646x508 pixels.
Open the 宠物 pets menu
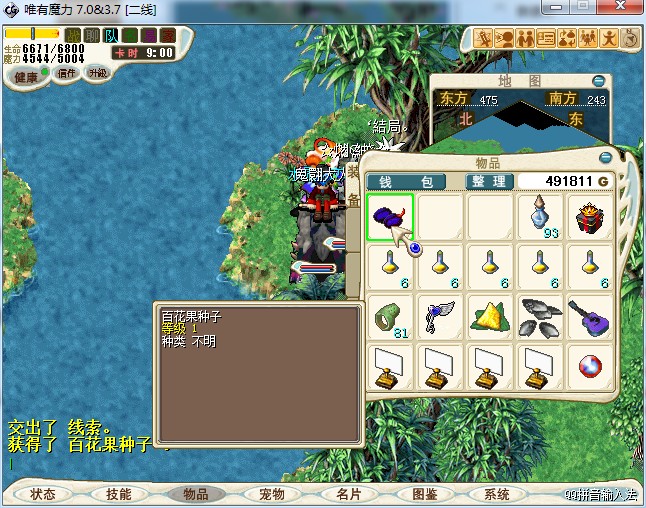click(271, 494)
